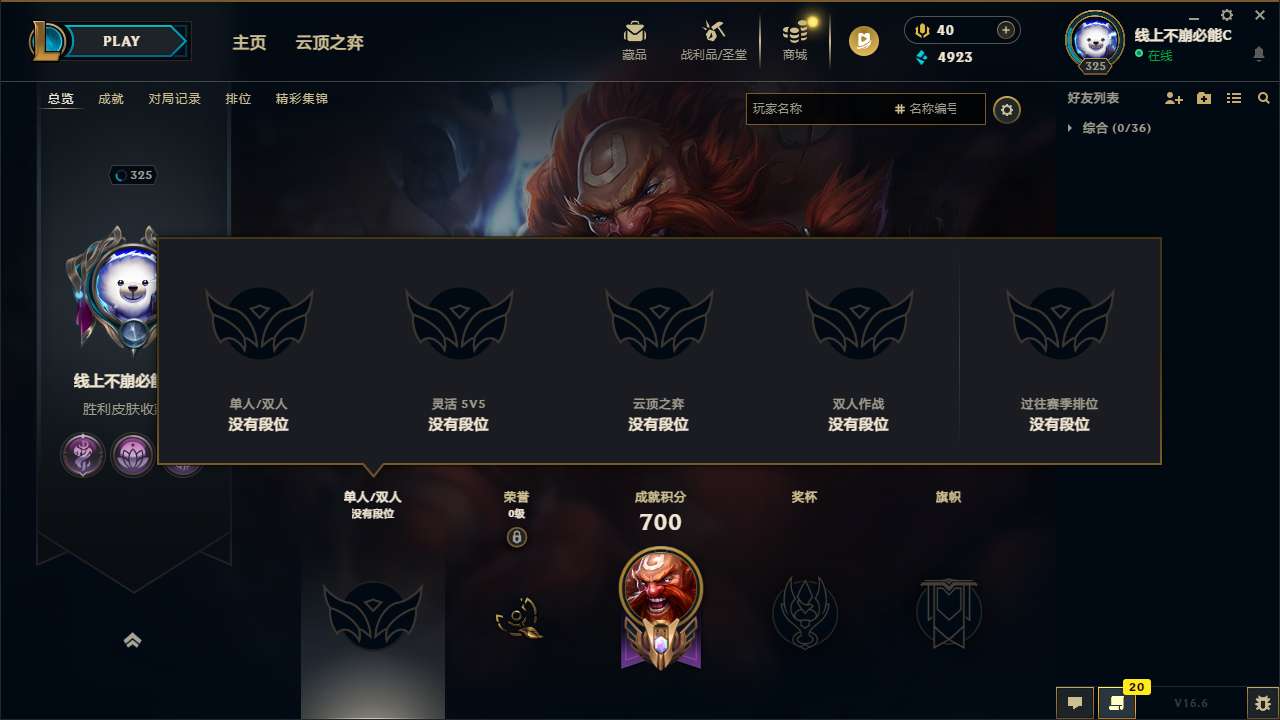The width and height of the screenshot is (1280, 720).
Task: Switch to the 排位 tab
Action: pos(238,99)
